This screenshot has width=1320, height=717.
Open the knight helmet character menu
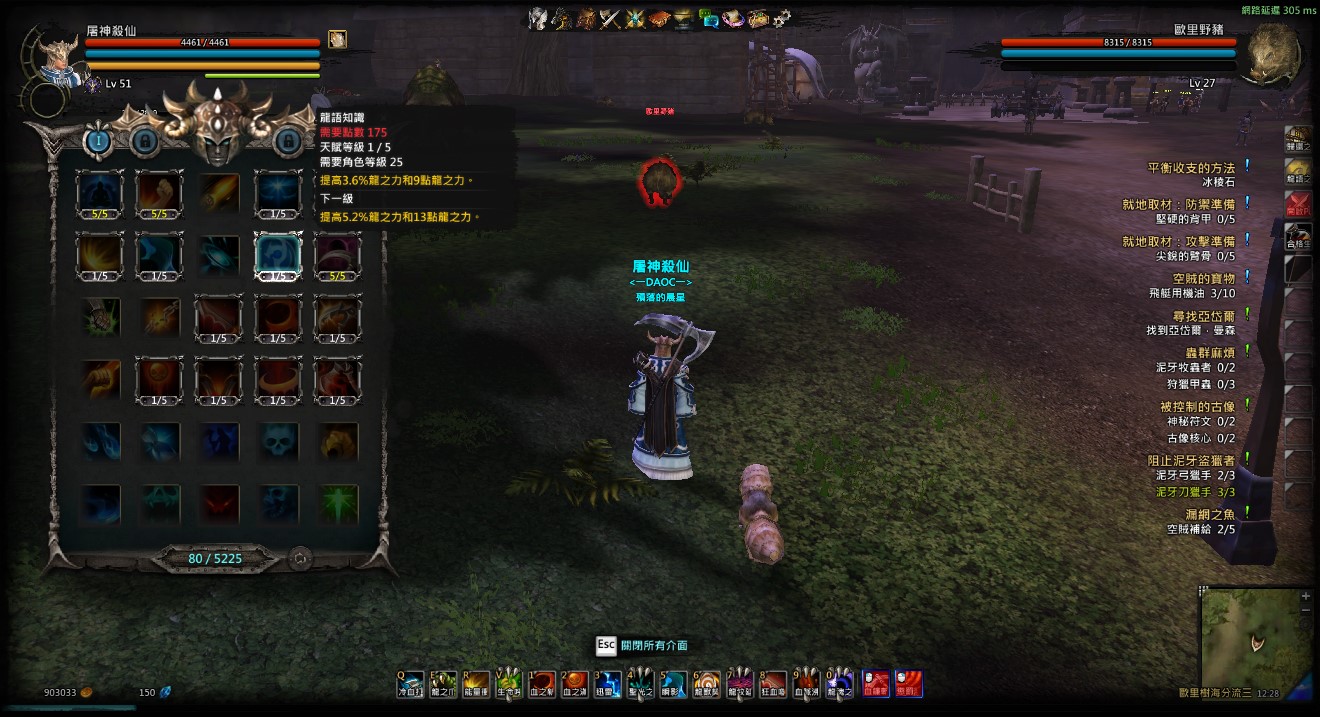pos(538,17)
